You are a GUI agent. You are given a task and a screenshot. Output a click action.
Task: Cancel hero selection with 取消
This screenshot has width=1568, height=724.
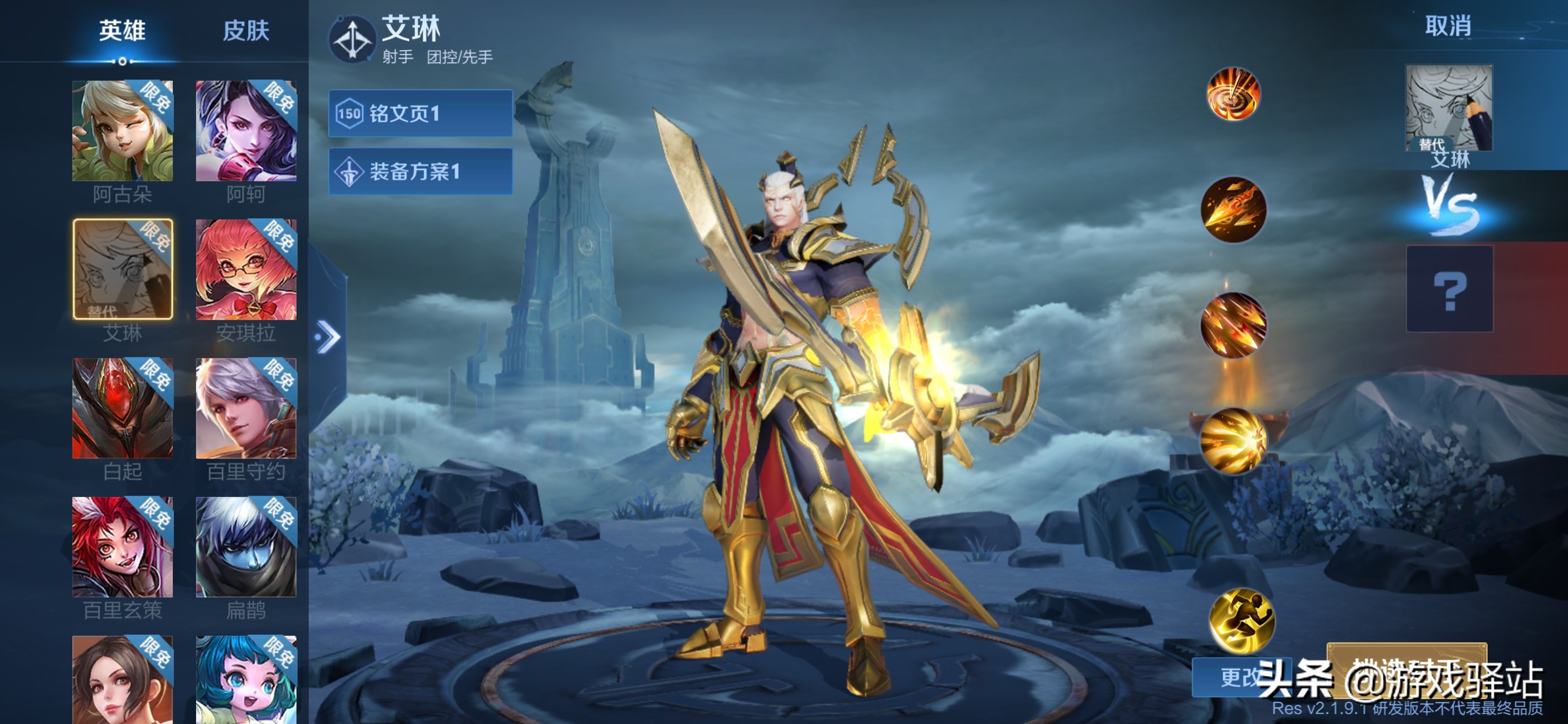point(1447,26)
